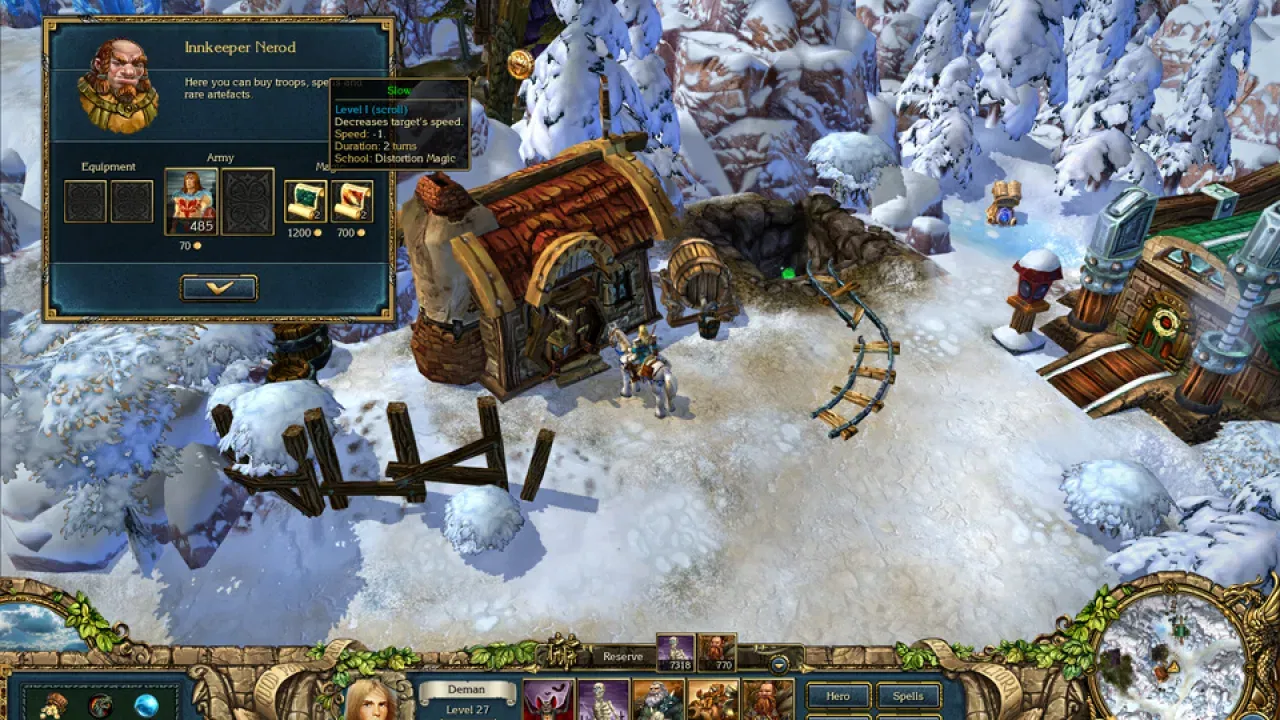Pick the red scroll priced at 700 gold

coord(352,201)
